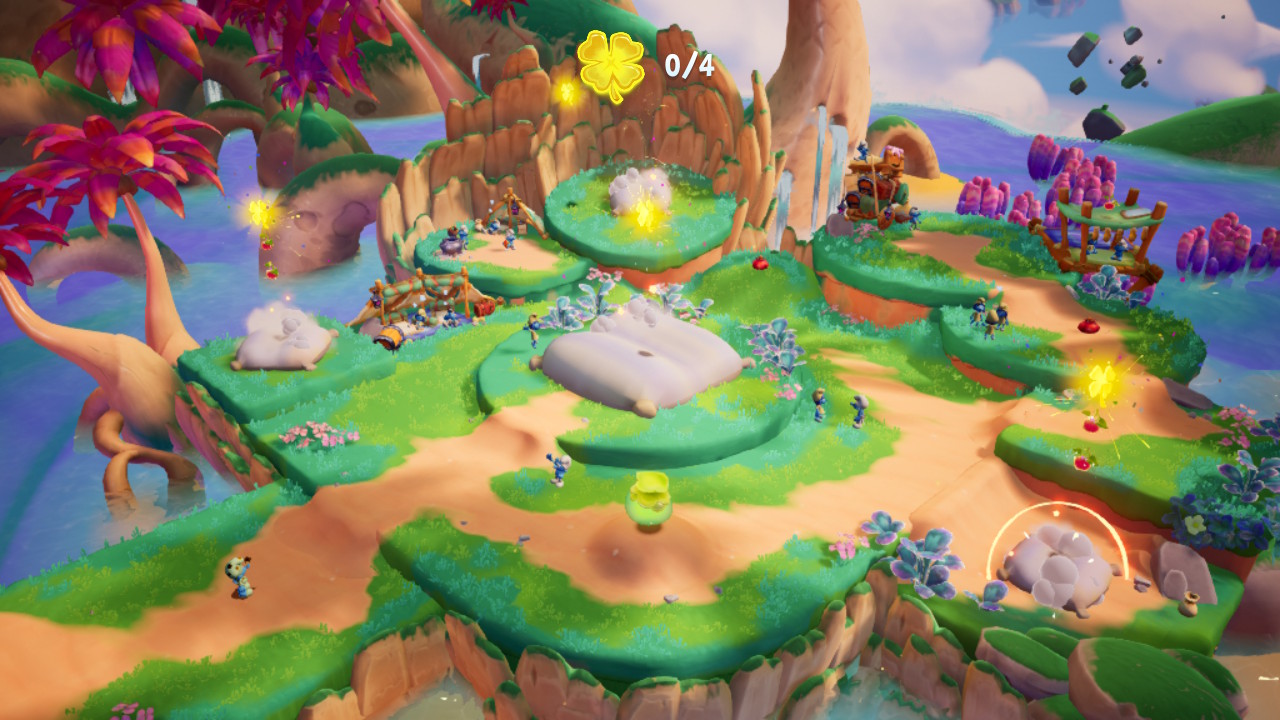Image resolution: width=1280 pixels, height=720 pixels.
Task: Click the cauldron on the left platform
Action: point(451,246)
